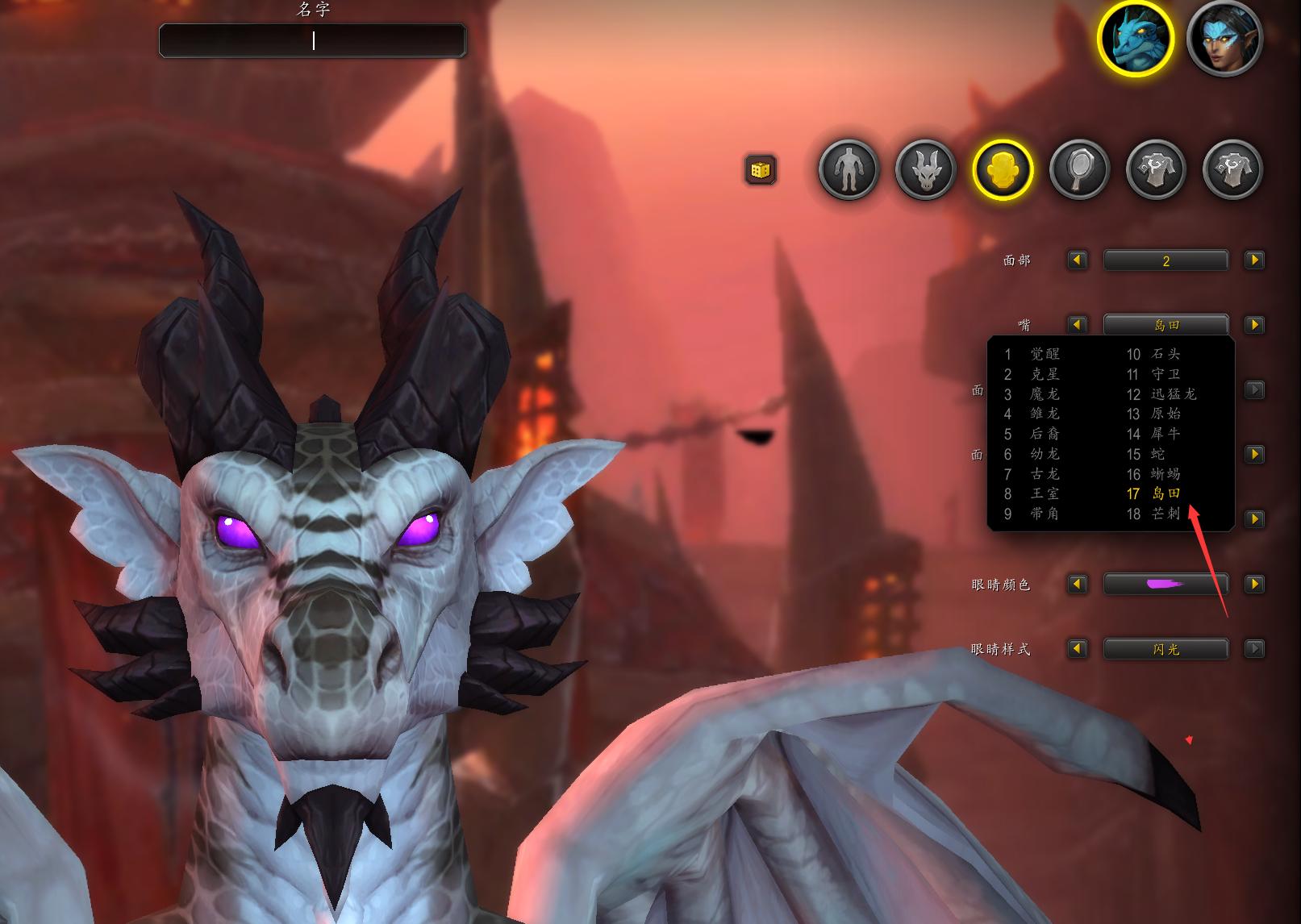Viewport: 1301px width, 924px height.
Task: Open the body customization category
Action: coord(849,169)
